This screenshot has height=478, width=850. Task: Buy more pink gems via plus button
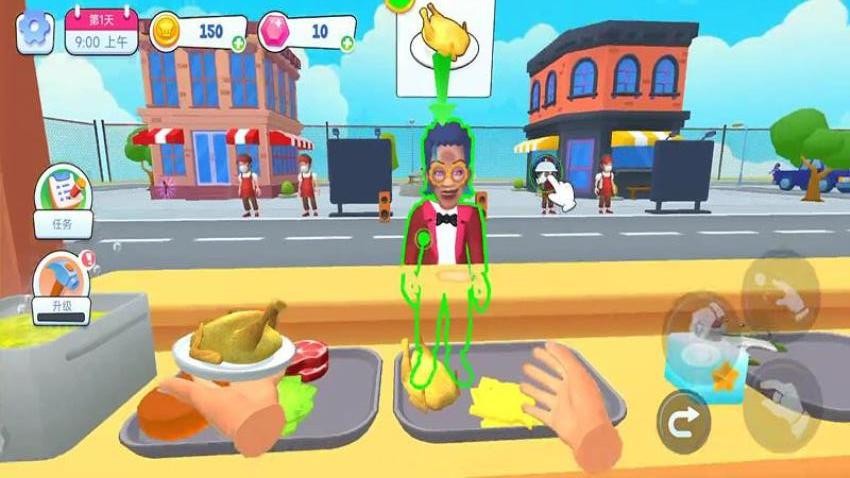pos(346,43)
